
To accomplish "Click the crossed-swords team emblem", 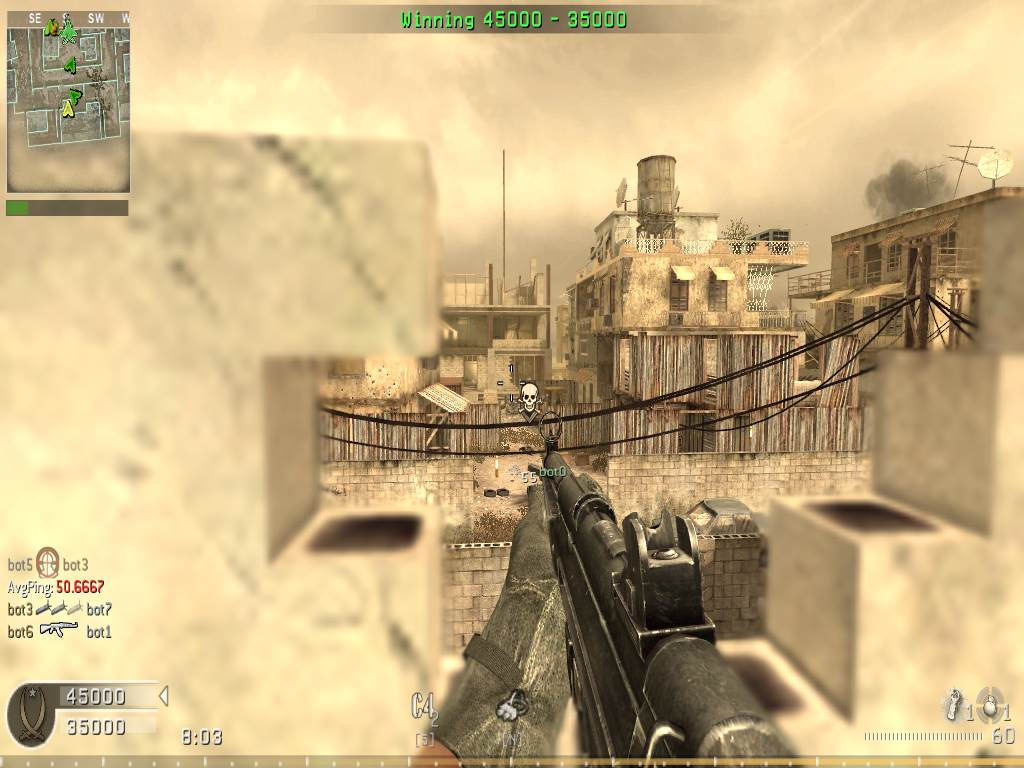I will pos(31,714).
